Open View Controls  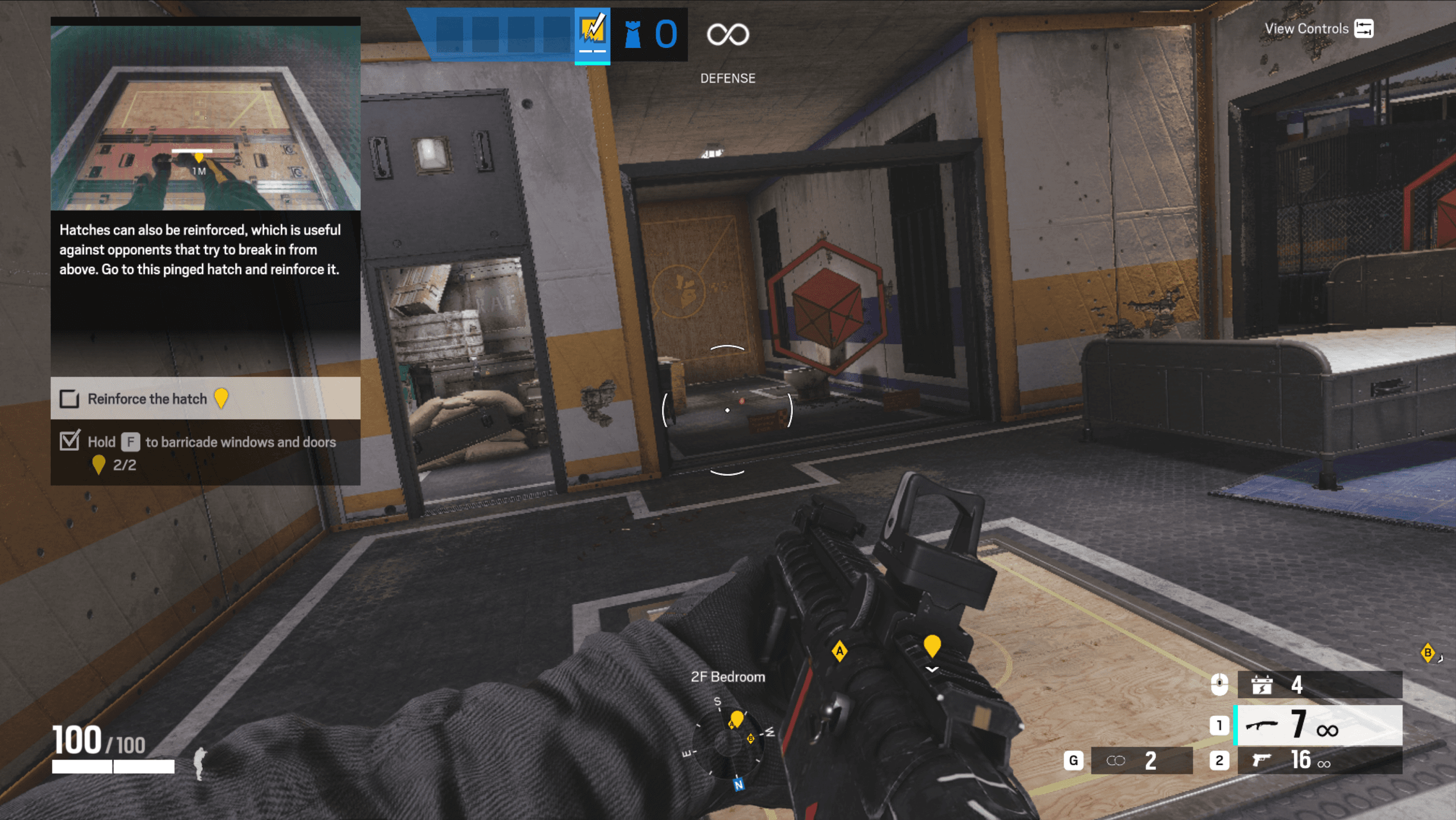click(x=1307, y=27)
